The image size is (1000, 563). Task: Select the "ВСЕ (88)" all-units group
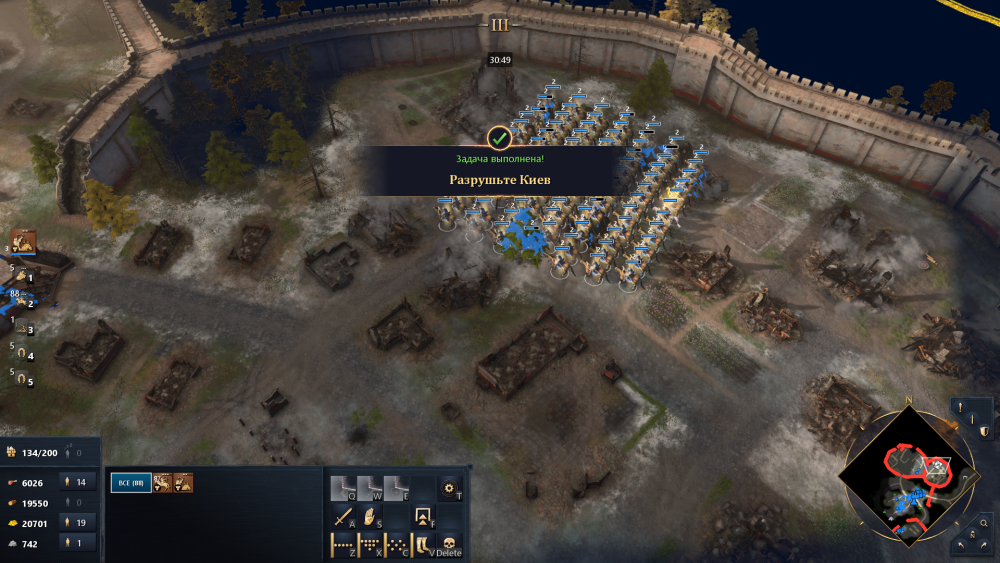pos(130,483)
